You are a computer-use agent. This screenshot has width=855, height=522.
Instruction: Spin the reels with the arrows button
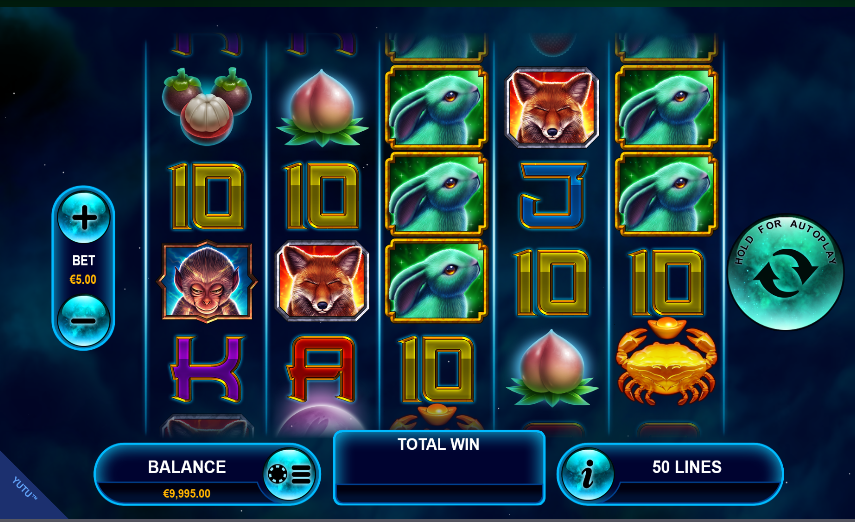coord(785,273)
